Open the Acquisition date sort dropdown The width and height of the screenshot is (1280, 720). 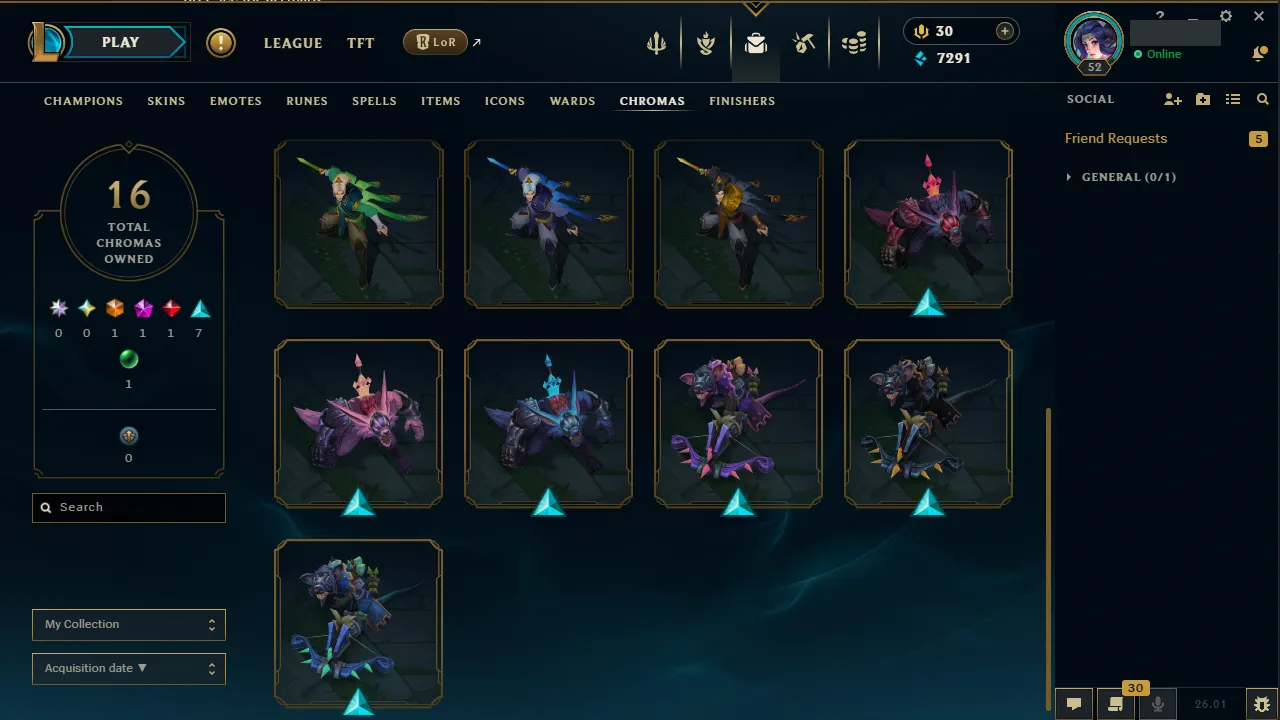point(128,668)
